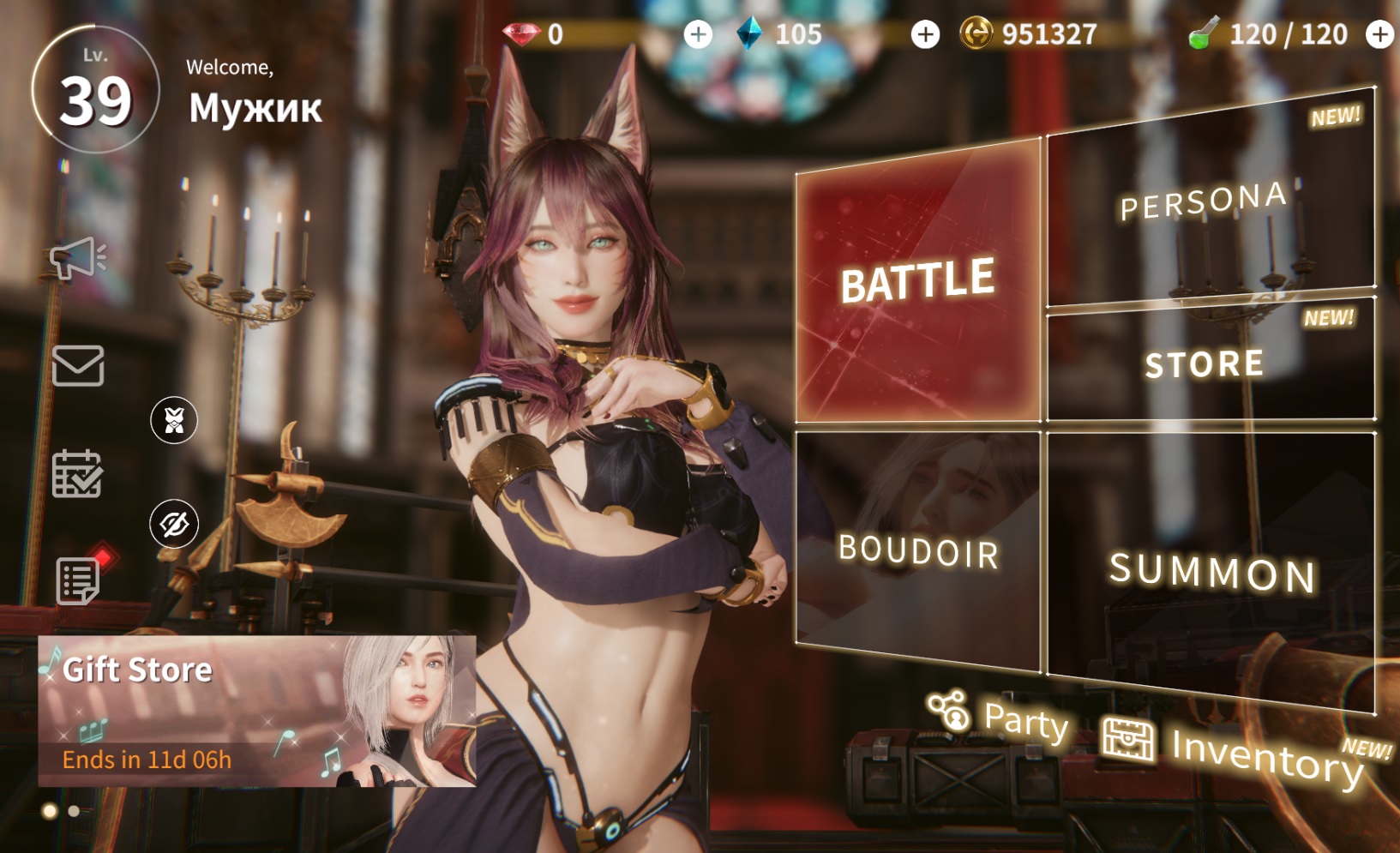Viewport: 1400px width, 853px height.
Task: Switch to the second banner page dot
Action: point(74,811)
